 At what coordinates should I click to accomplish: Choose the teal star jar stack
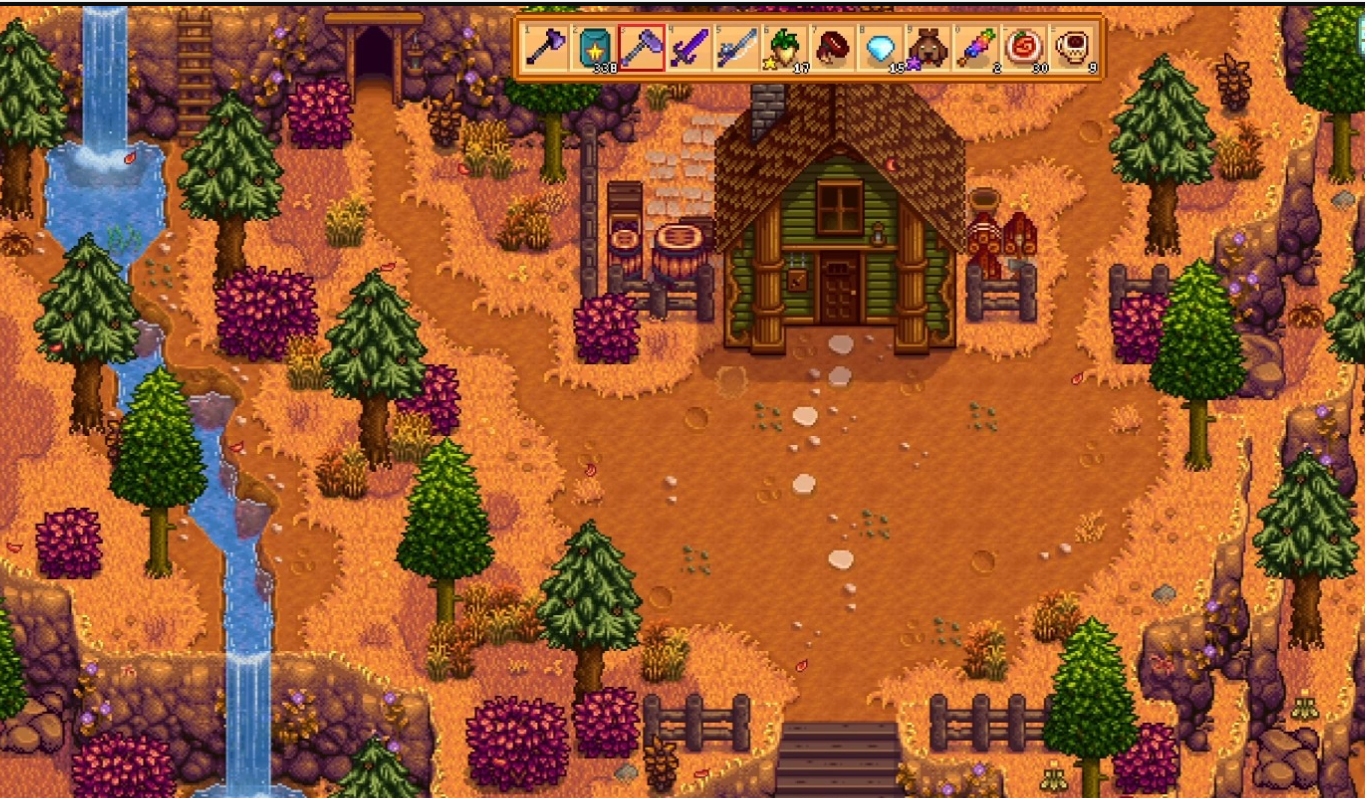pyautogui.click(x=594, y=47)
